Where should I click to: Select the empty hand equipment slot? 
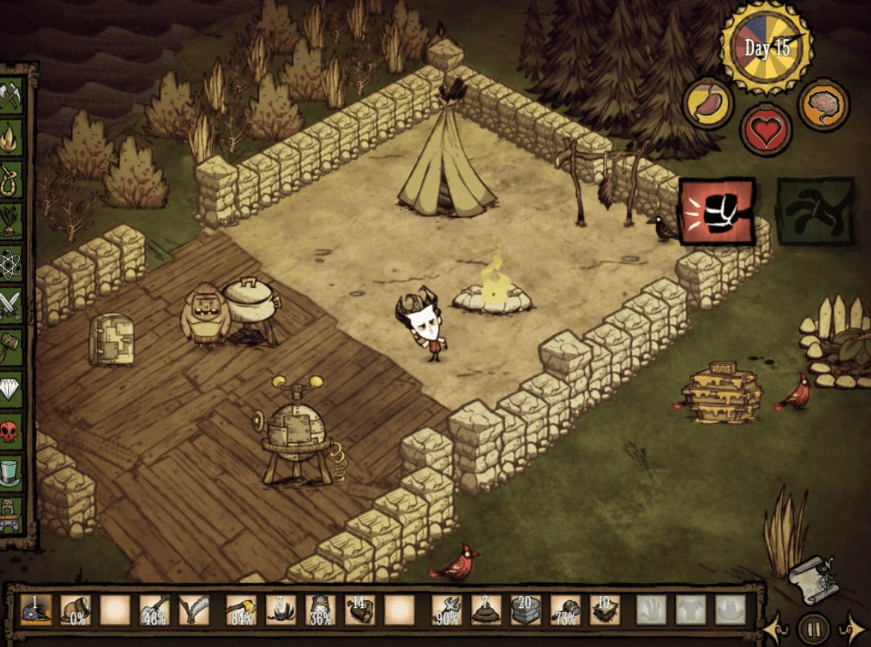651,610
